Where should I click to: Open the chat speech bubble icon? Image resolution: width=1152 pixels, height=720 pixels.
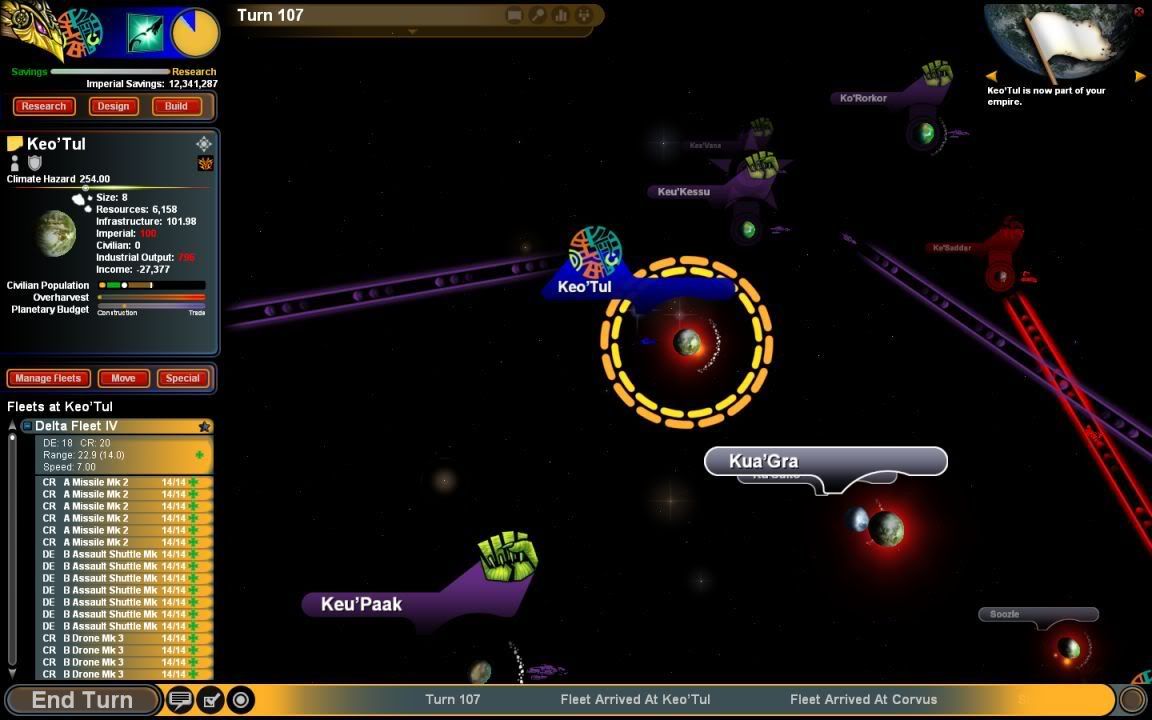point(180,699)
